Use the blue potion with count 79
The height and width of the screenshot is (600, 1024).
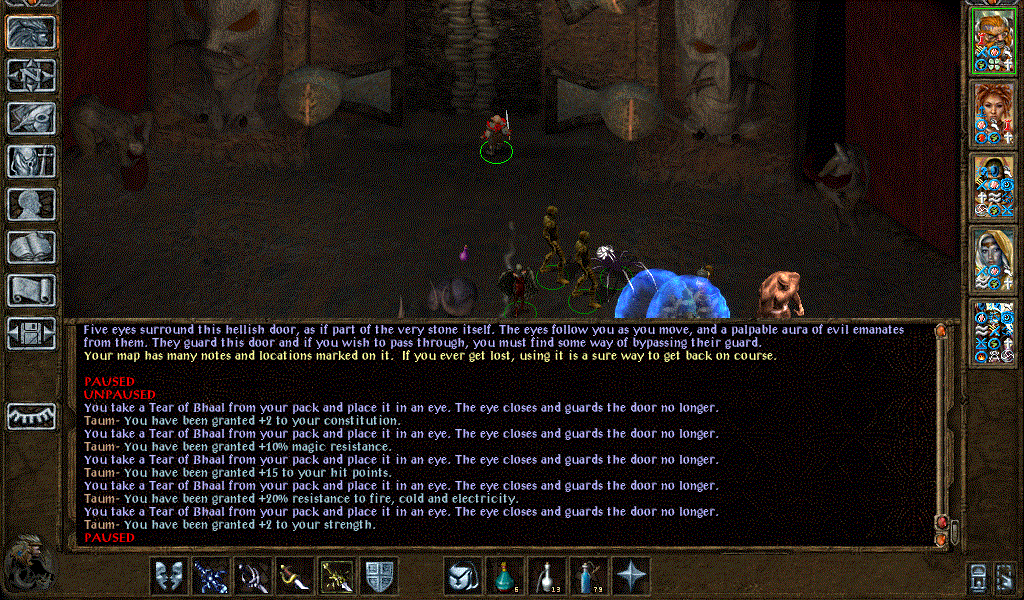(589, 576)
